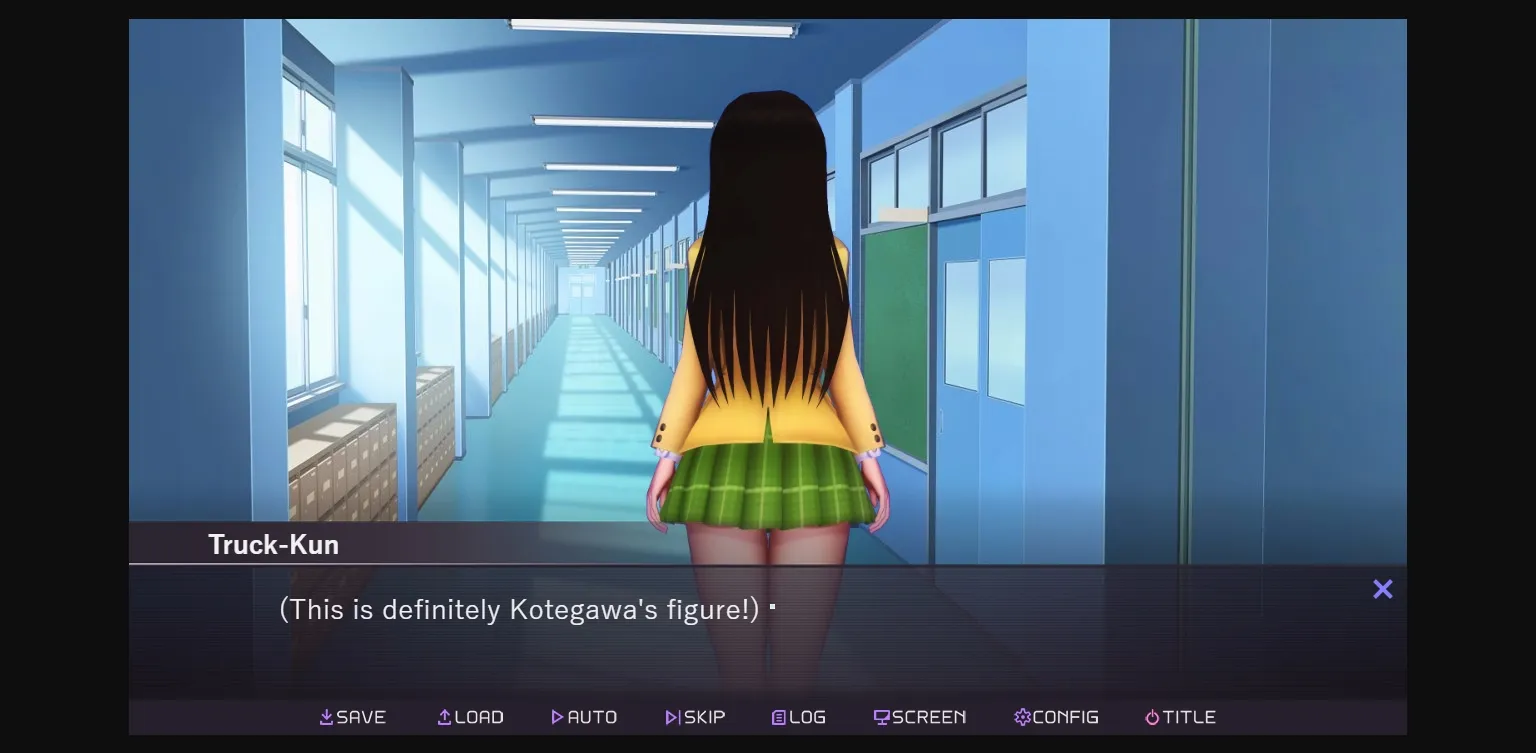Hide the dialogue box with the X

click(x=1382, y=589)
